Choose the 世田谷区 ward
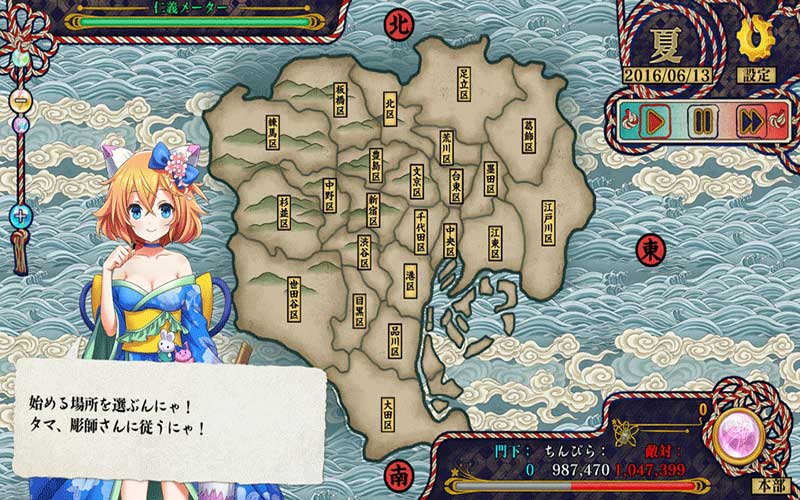Image resolution: width=800 pixels, height=500 pixels. (294, 297)
